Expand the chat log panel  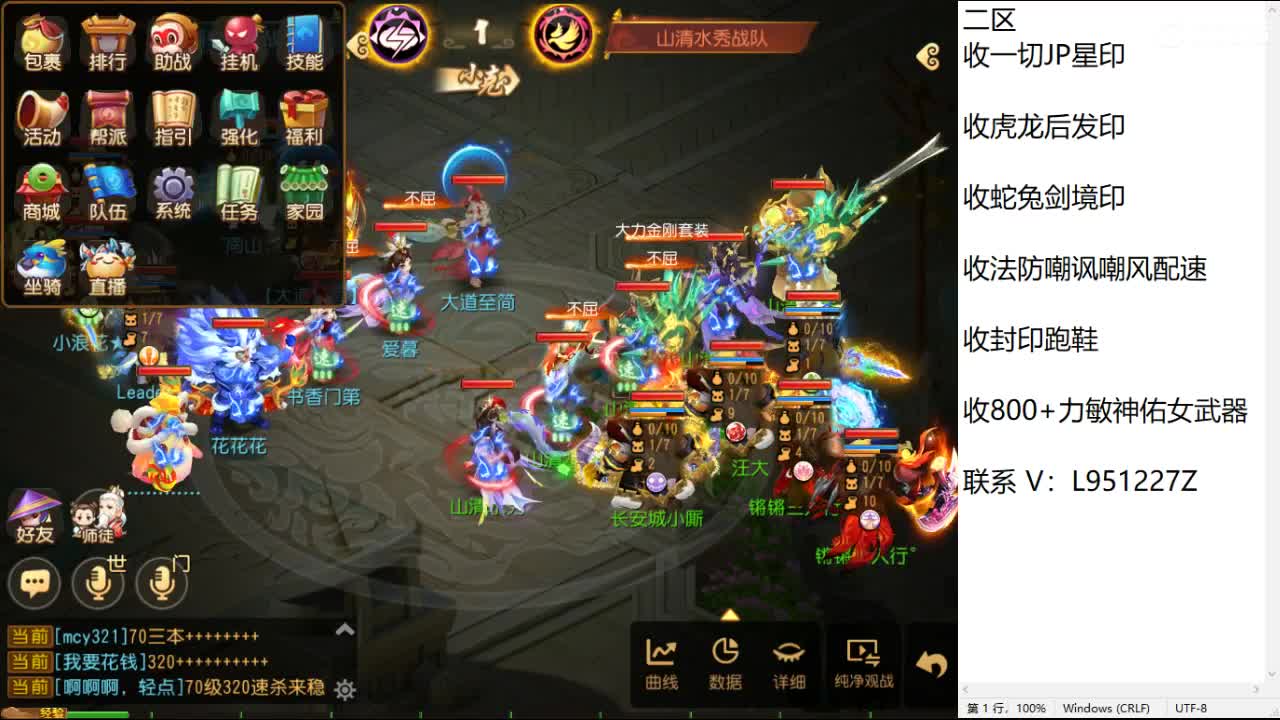pyautogui.click(x=343, y=629)
